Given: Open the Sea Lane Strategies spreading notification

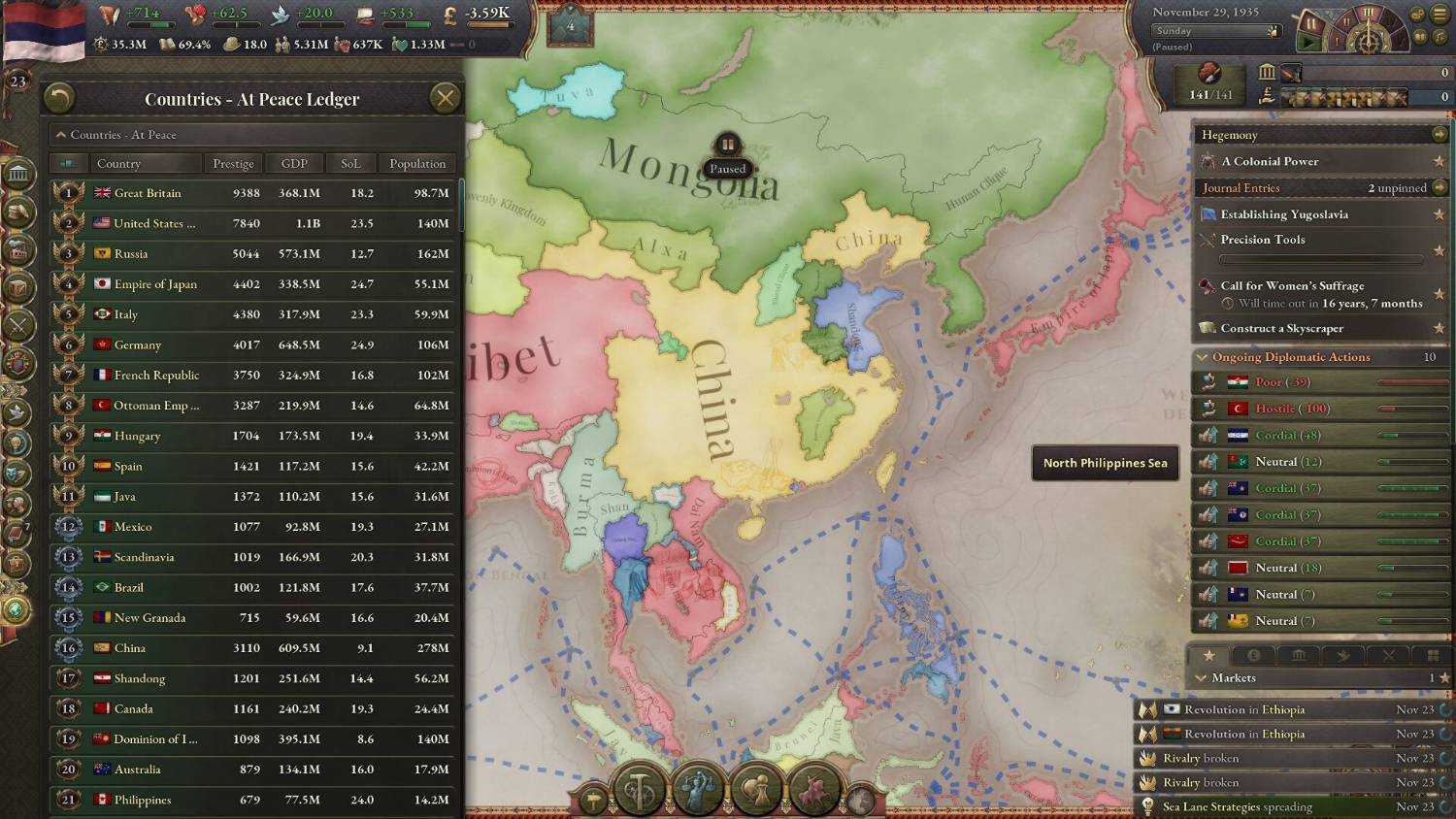Looking at the screenshot, I should pos(1237,806).
